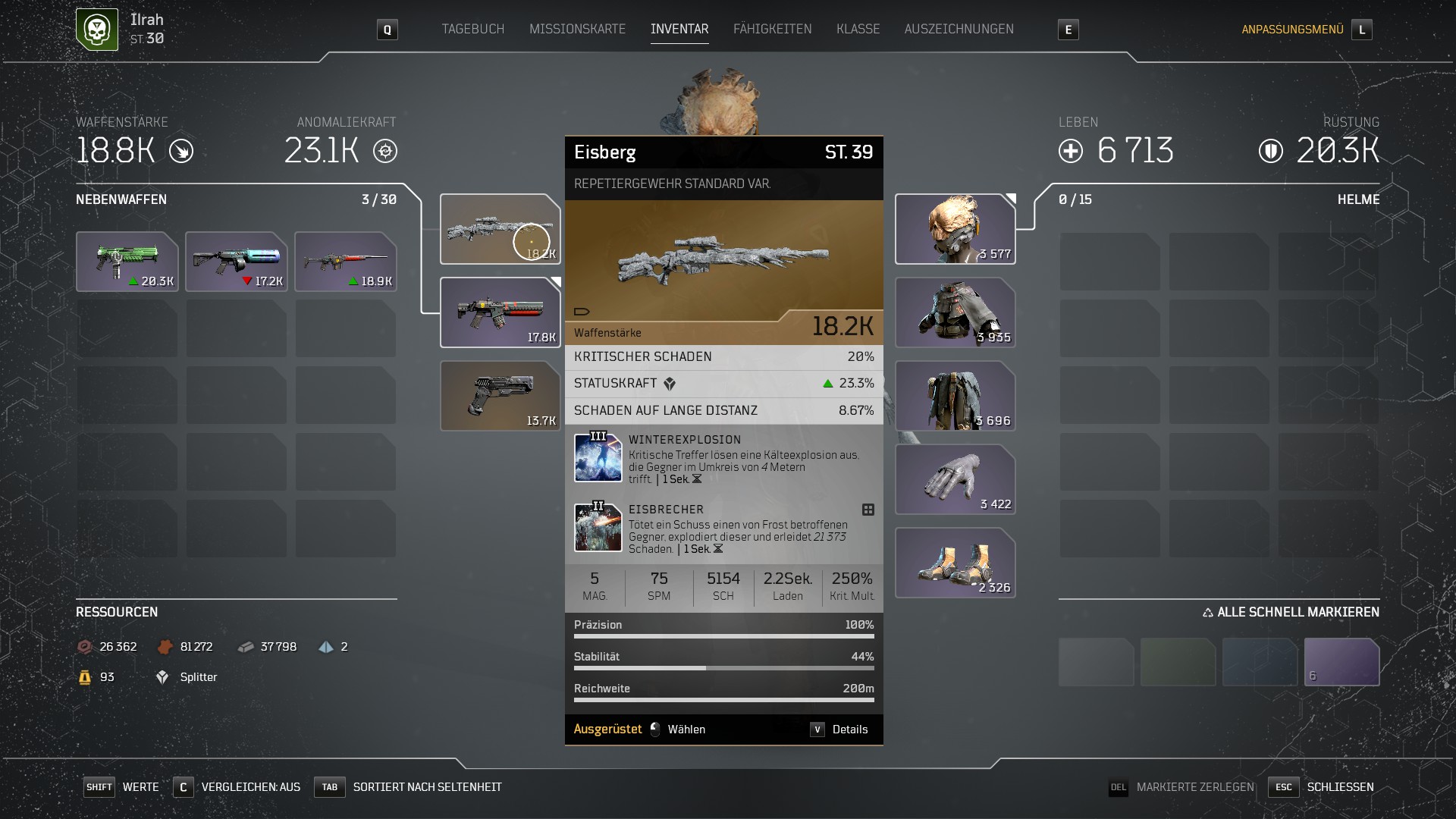The width and height of the screenshot is (1456, 819).
Task: Select the leg armor slot 3 696
Action: point(955,396)
